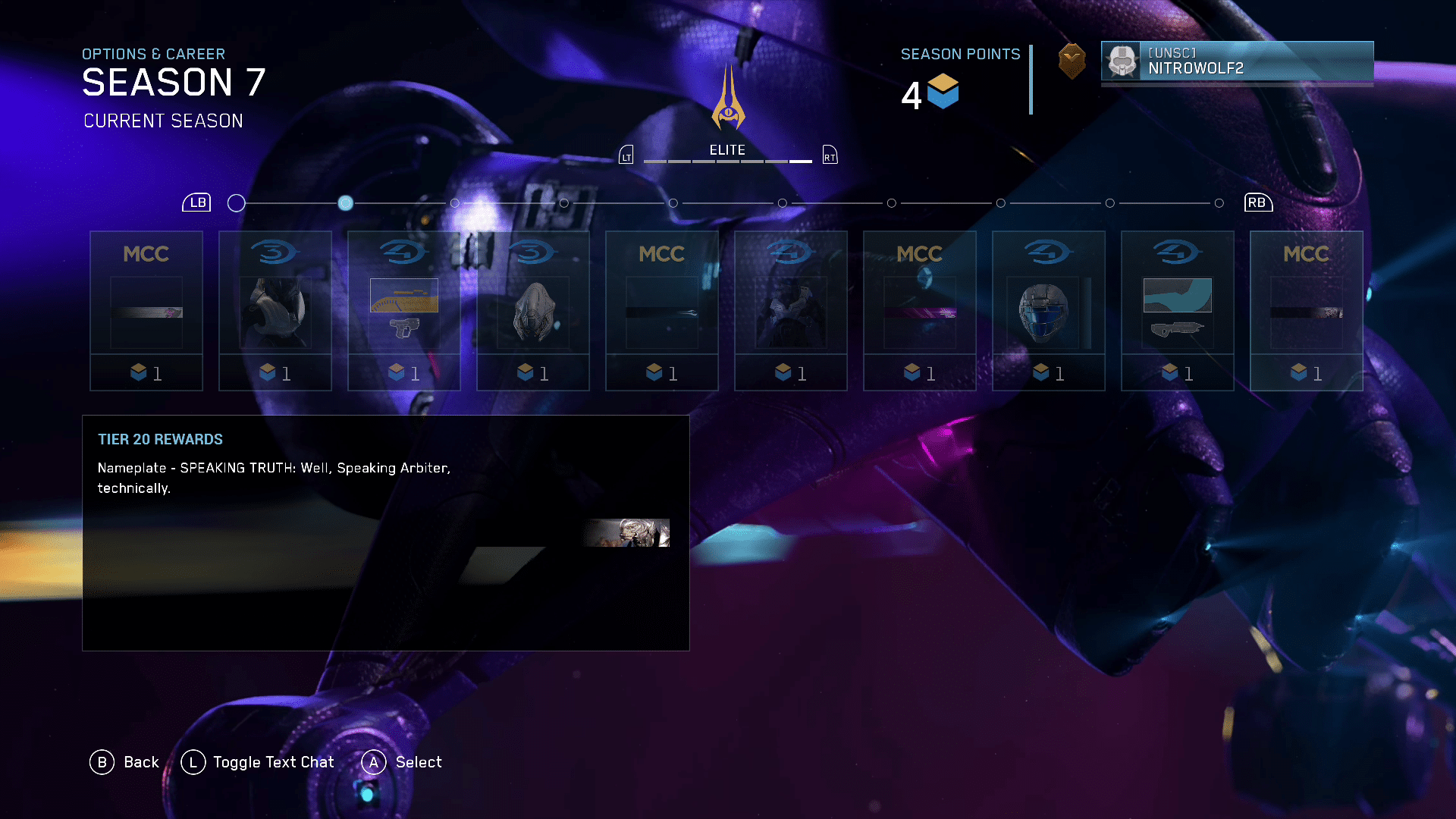Choose the Halo 4 gold pistol skin reward
1456x819 pixels.
pyautogui.click(x=404, y=311)
